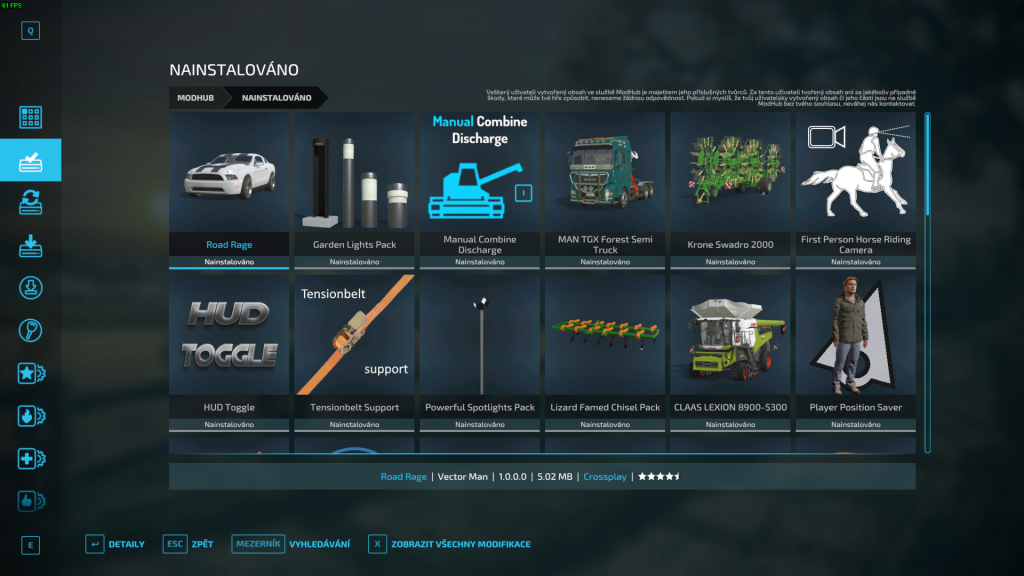Viewport: 1024px width, 576px height.
Task: Click Zobrazit všechny modifikace button
Action: click(x=450, y=544)
